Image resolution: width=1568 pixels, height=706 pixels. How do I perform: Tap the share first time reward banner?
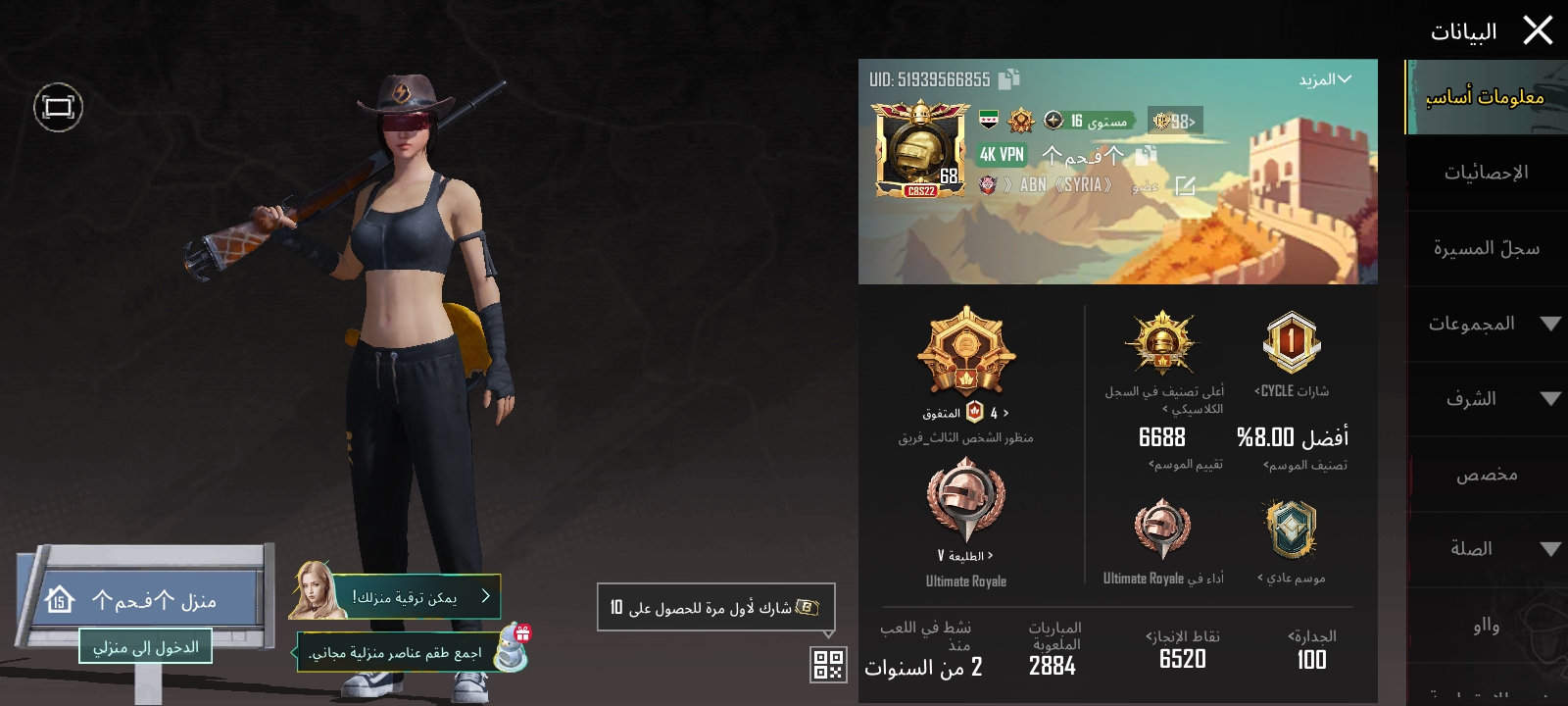coord(715,606)
